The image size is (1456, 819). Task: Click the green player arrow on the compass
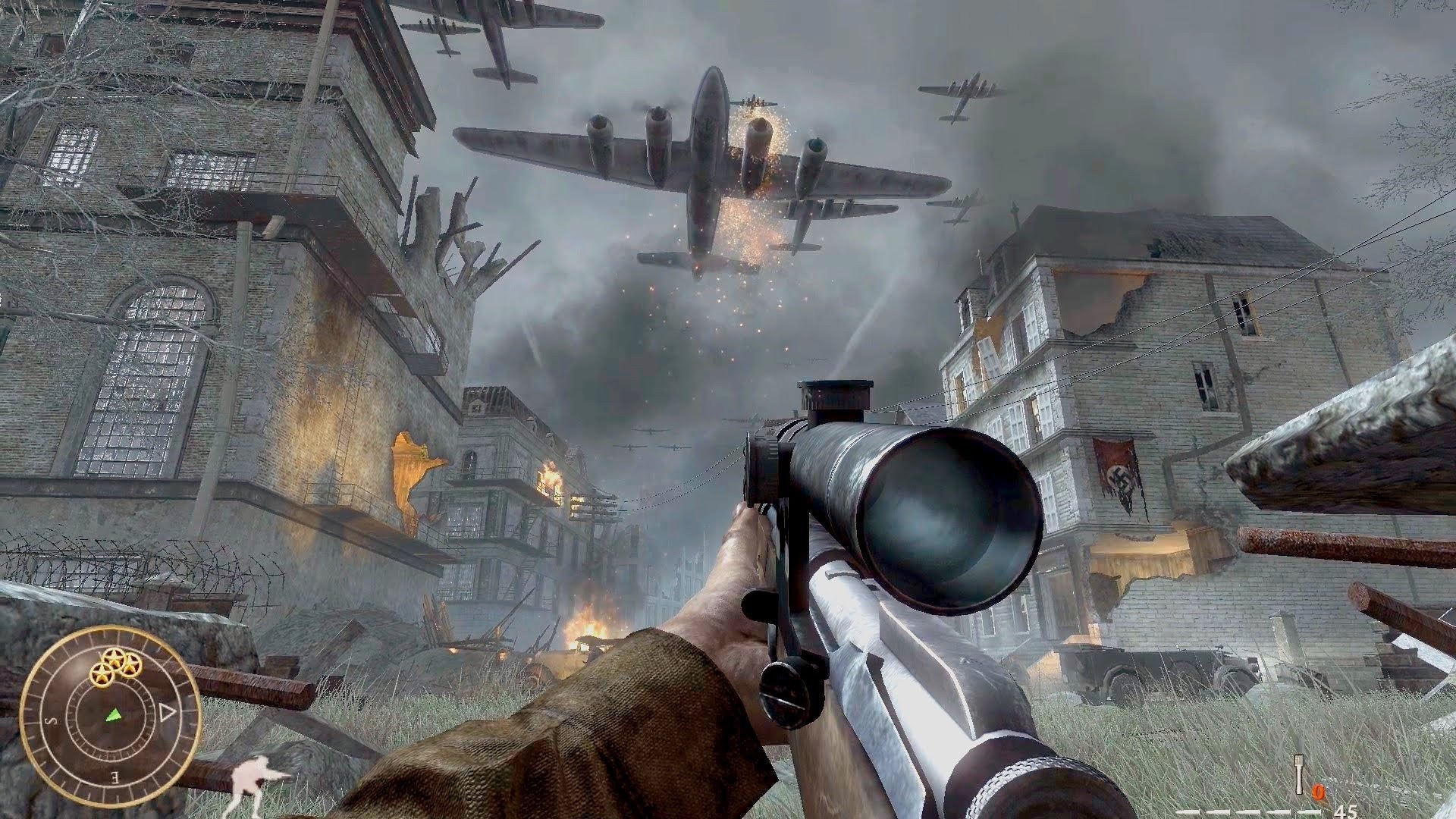113,716
